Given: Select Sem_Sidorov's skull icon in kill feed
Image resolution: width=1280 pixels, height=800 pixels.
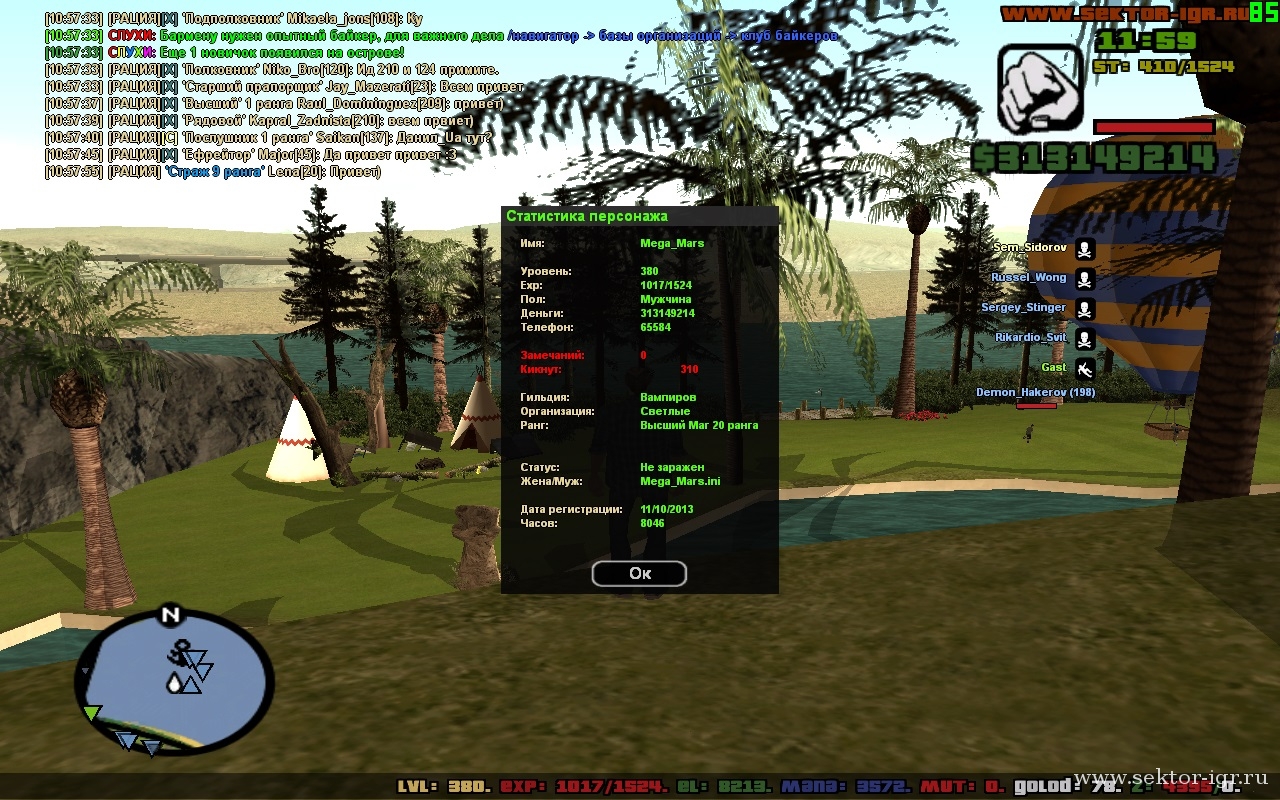Looking at the screenshot, I should point(1084,249).
